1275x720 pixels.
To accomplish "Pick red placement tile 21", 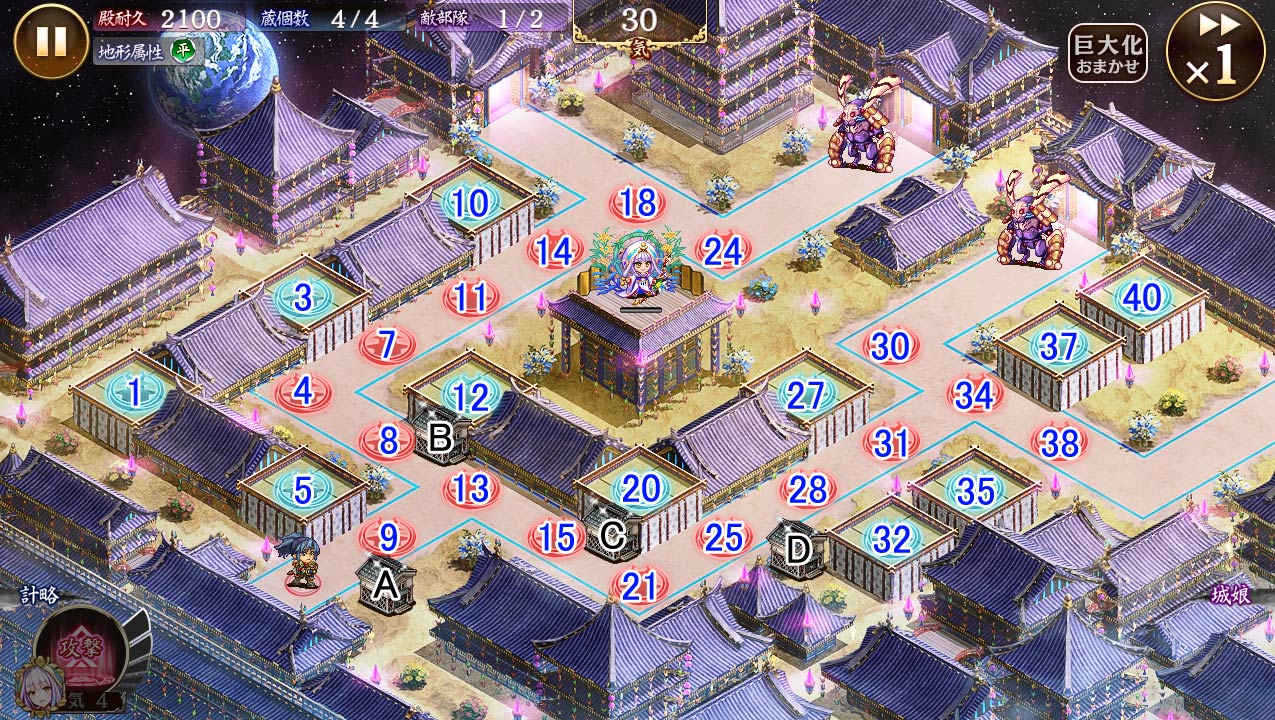I will click(x=639, y=586).
